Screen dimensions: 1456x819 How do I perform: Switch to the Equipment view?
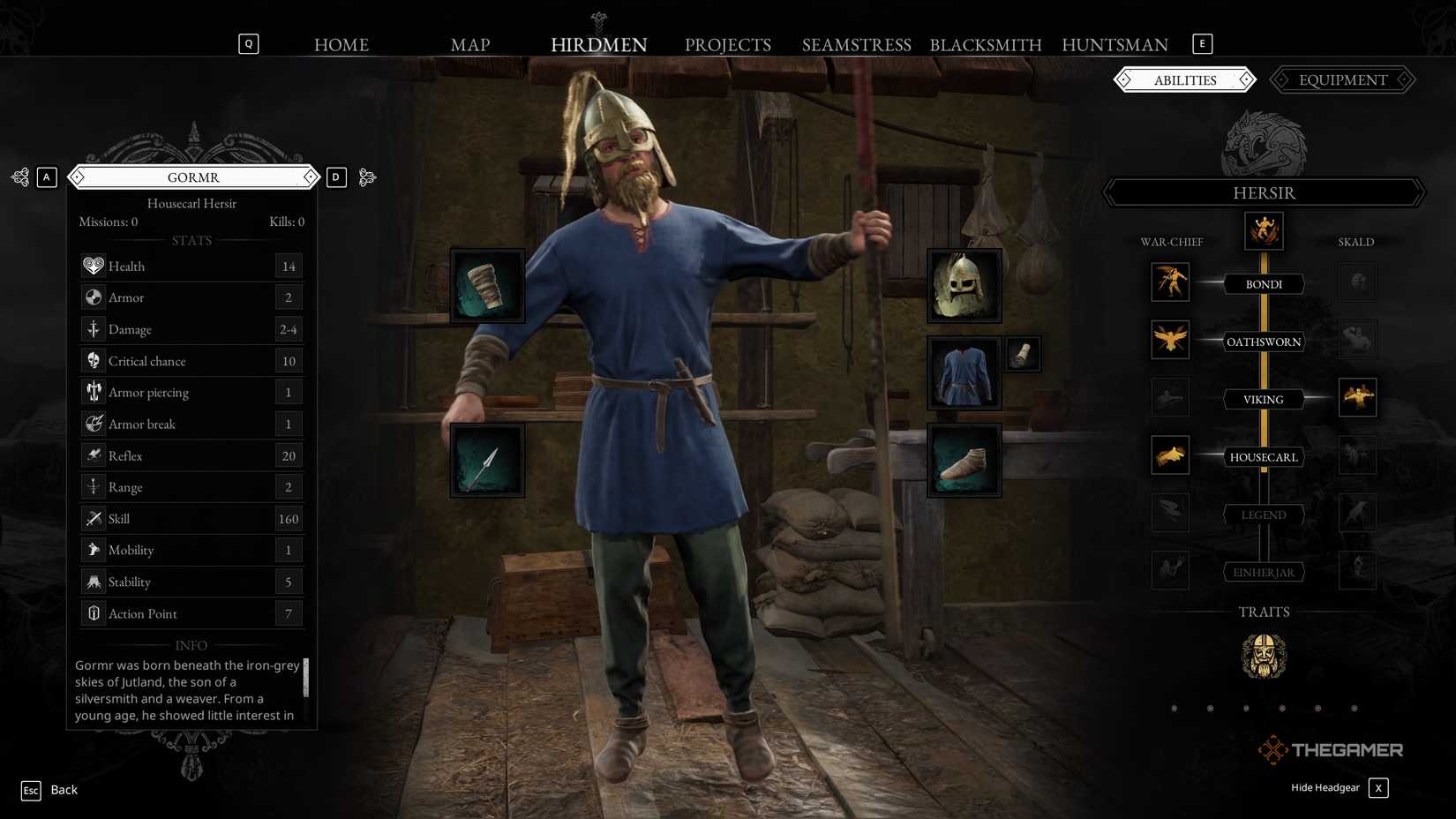pos(1341,79)
